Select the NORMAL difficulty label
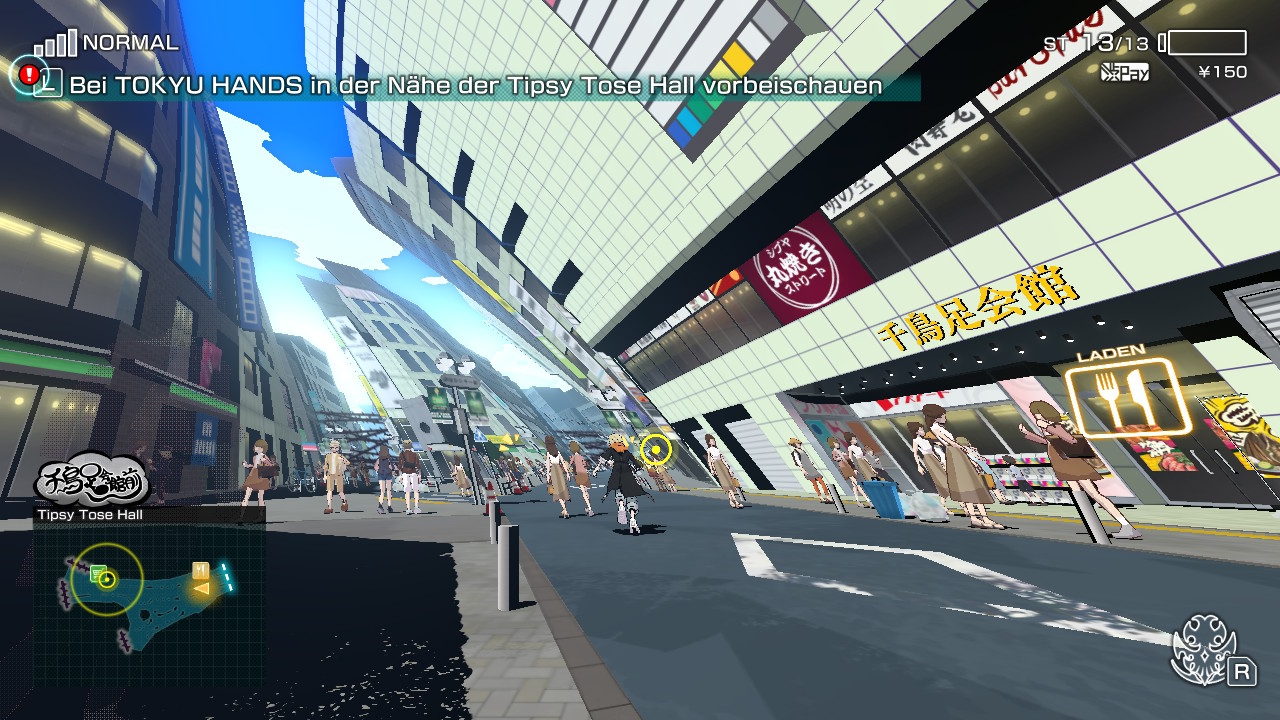 coord(130,42)
